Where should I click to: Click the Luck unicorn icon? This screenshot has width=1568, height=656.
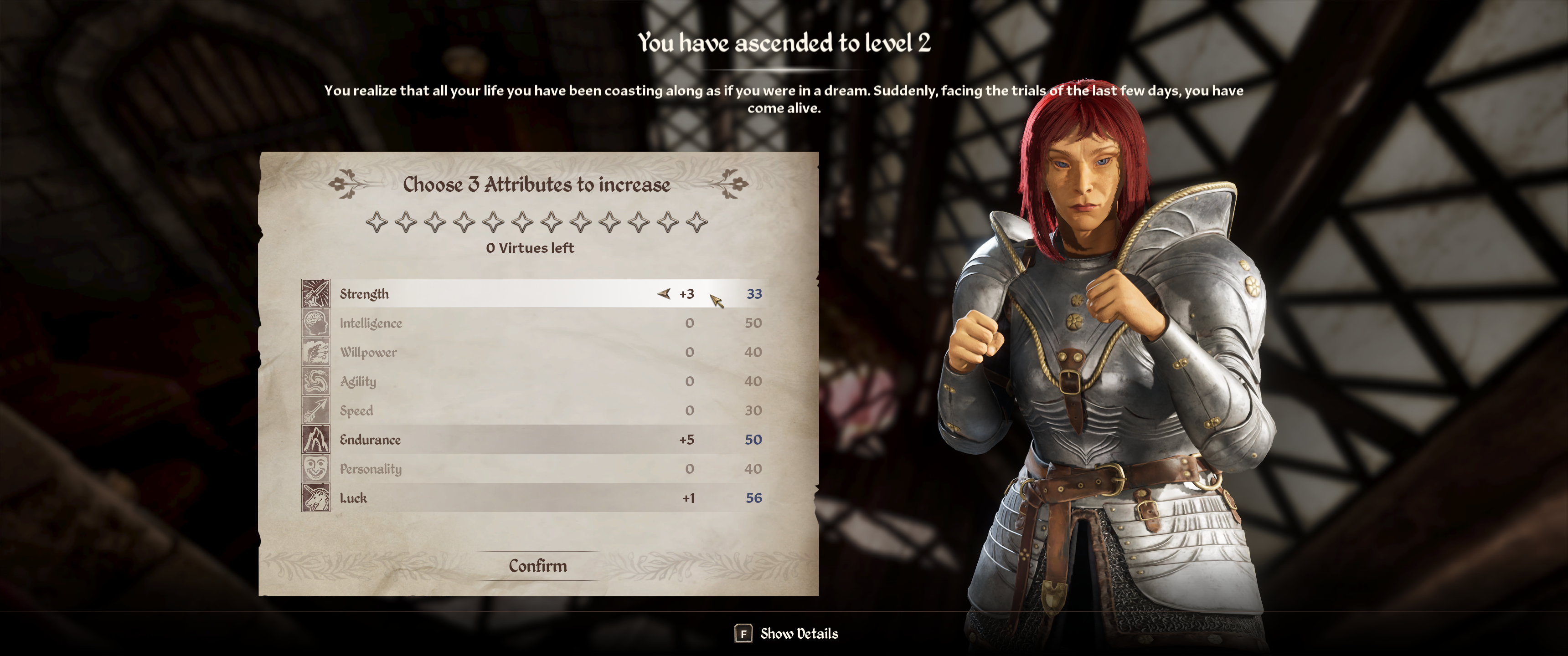pos(316,498)
